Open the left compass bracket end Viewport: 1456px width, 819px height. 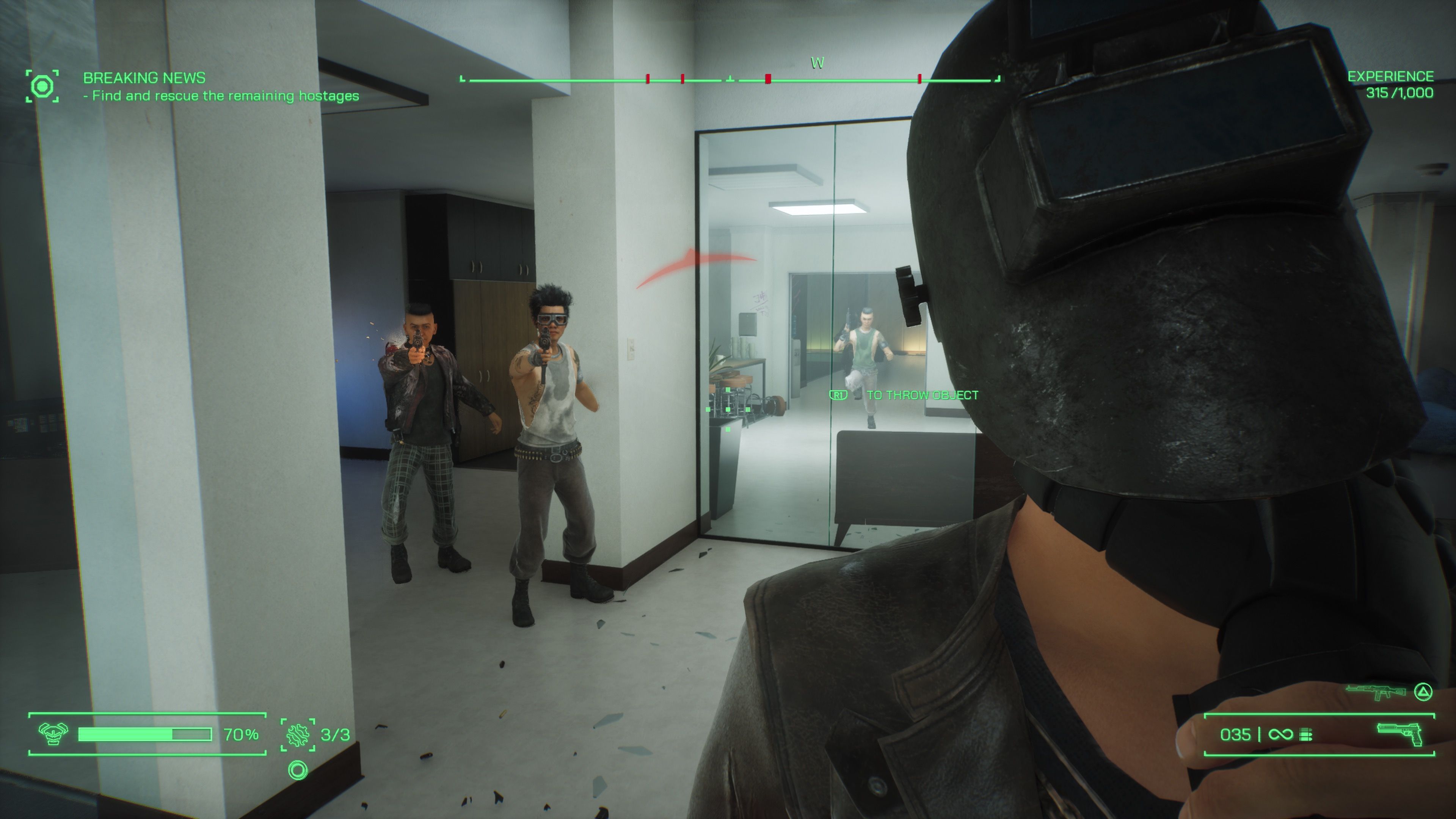point(462,79)
